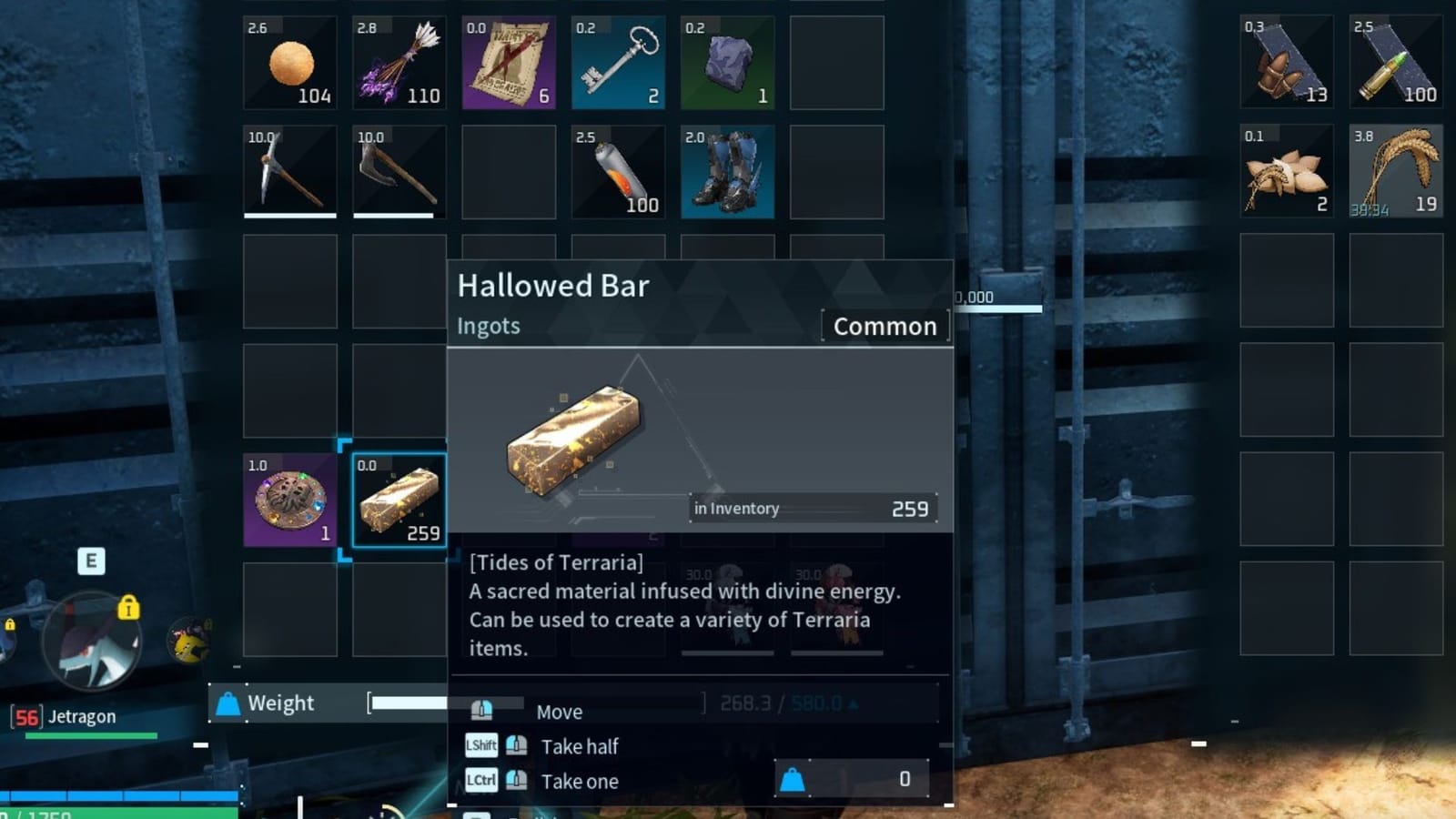
Task: Click the seed pouch with quantity 2
Action: tap(1286, 171)
